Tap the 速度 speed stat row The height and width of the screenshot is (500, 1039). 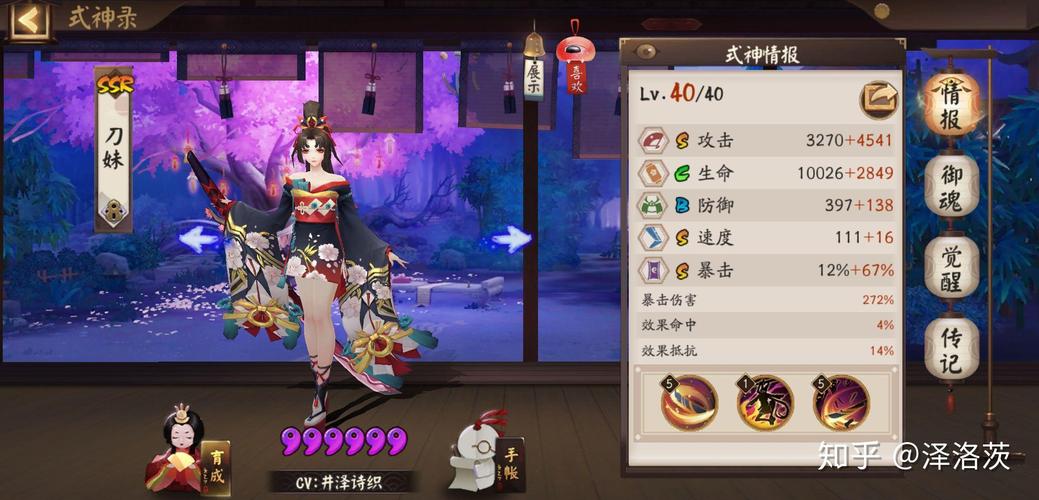tap(767, 237)
